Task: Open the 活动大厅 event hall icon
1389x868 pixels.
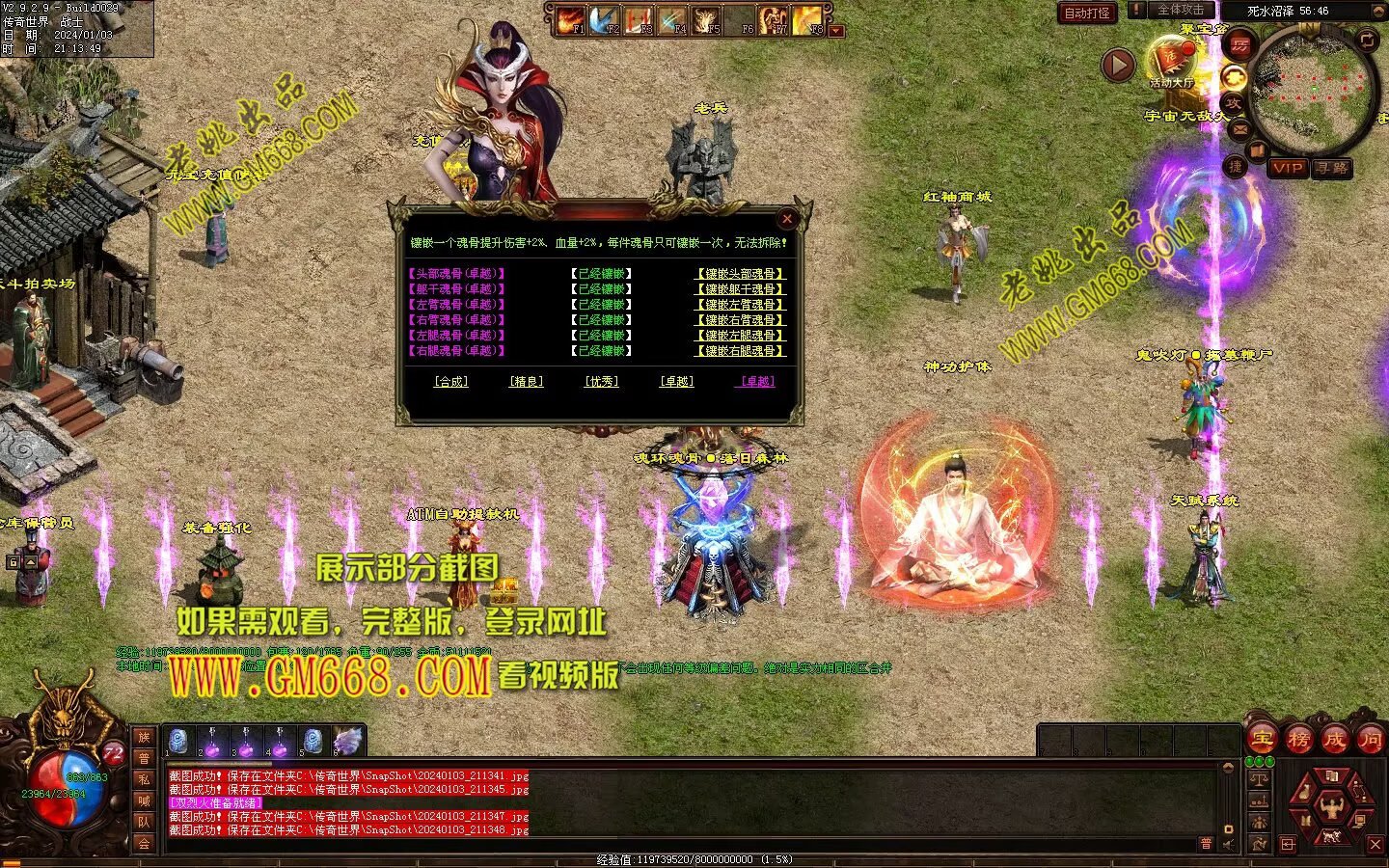Action: 1171,64
